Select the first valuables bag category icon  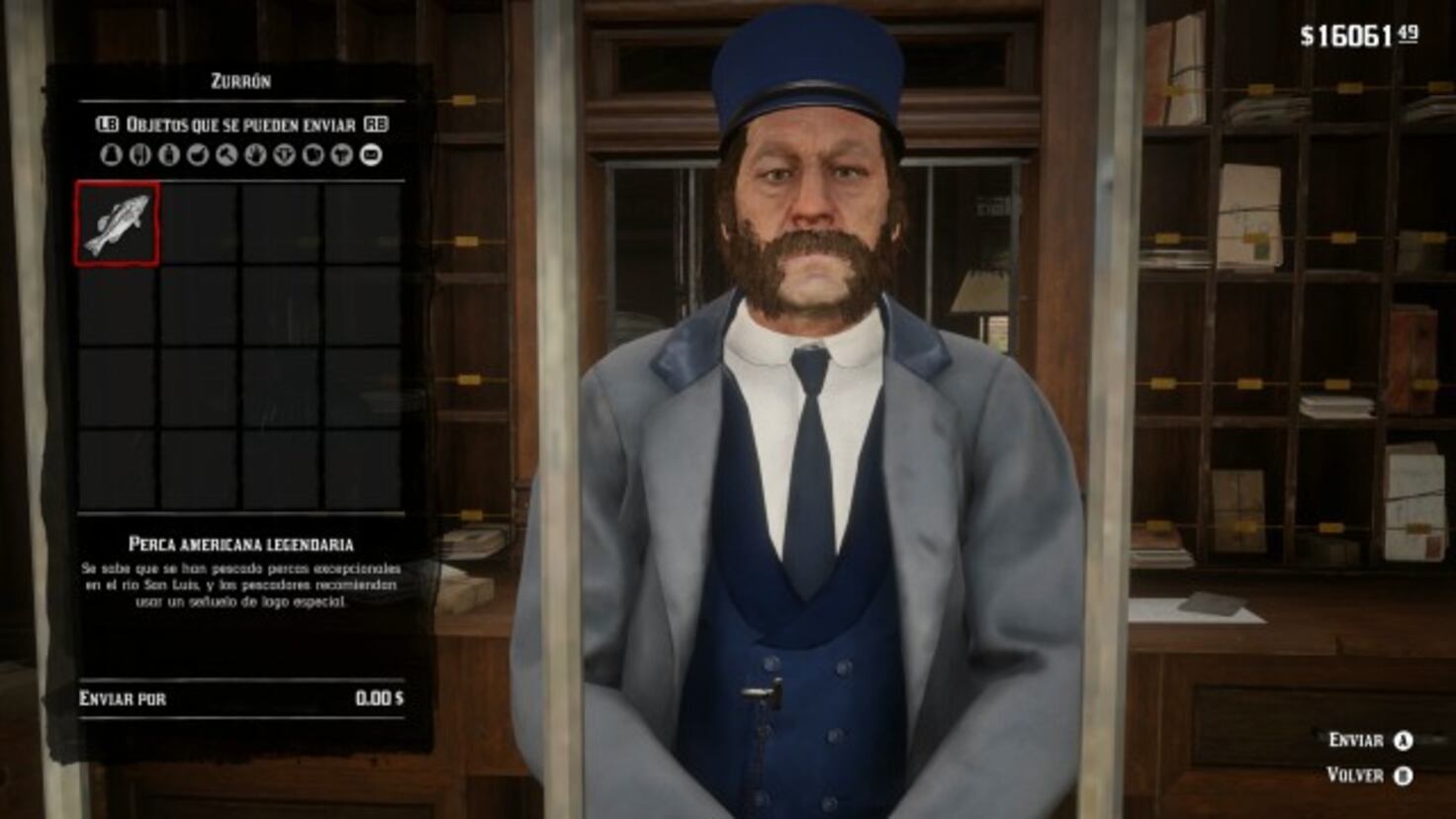110,154
